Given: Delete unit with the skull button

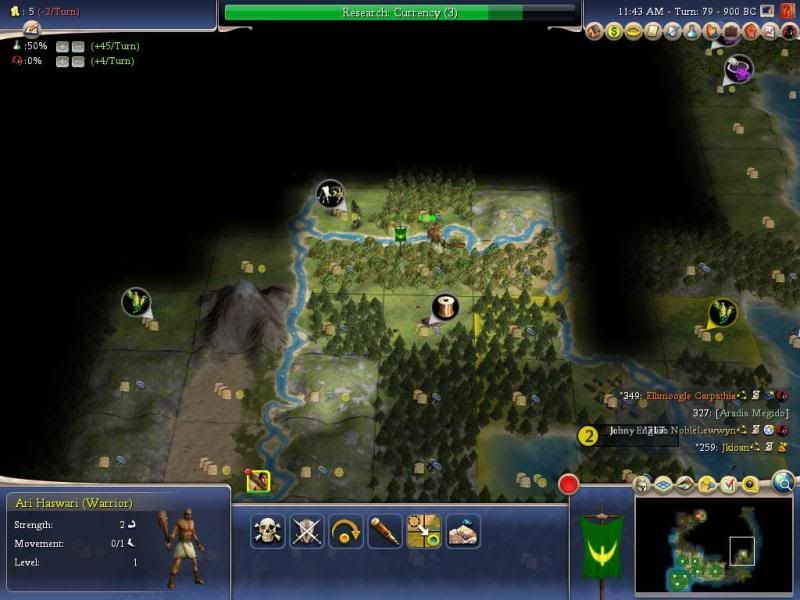Looking at the screenshot, I should pos(267,531).
